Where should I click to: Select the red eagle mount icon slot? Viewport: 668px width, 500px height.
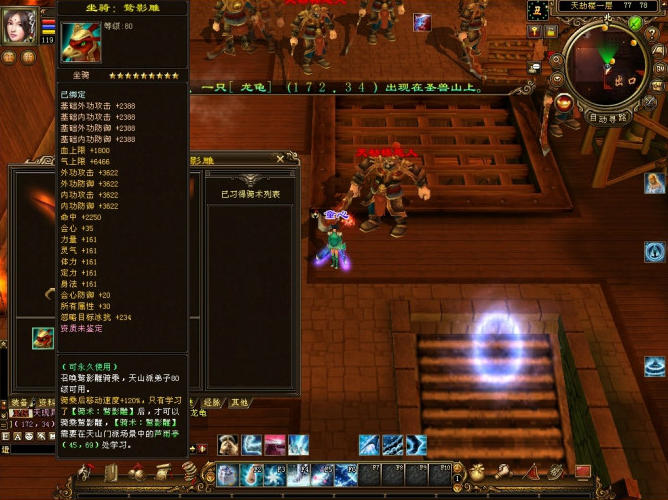[x=42, y=337]
